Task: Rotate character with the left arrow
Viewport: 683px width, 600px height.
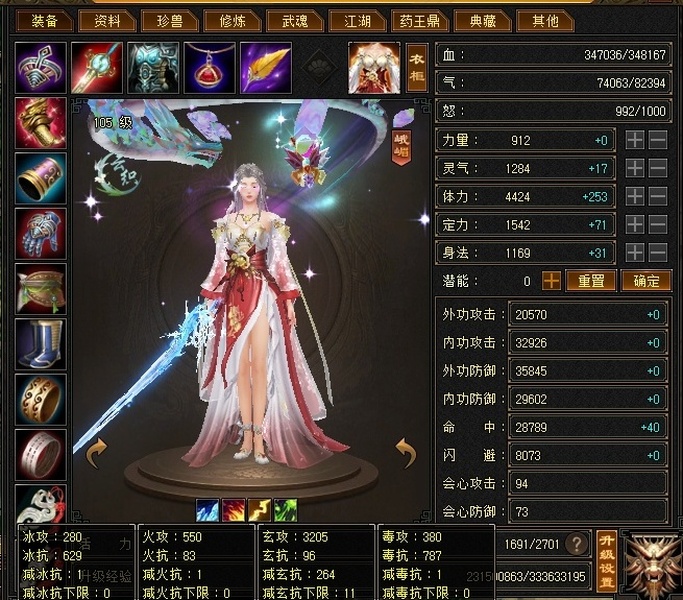Action: pyautogui.click(x=97, y=455)
